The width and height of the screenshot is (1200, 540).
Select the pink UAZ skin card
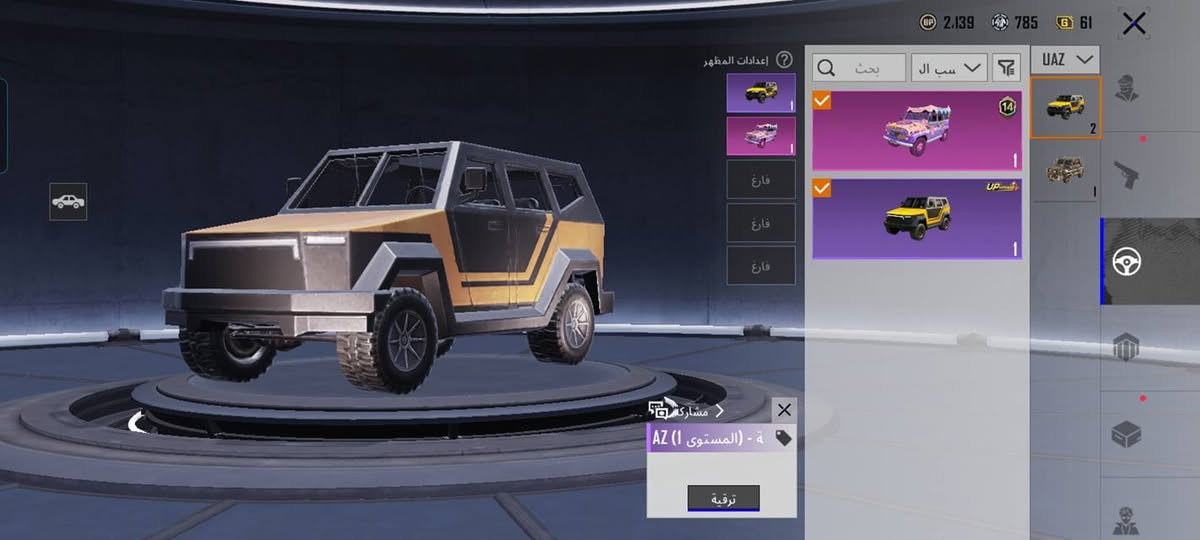coord(916,131)
